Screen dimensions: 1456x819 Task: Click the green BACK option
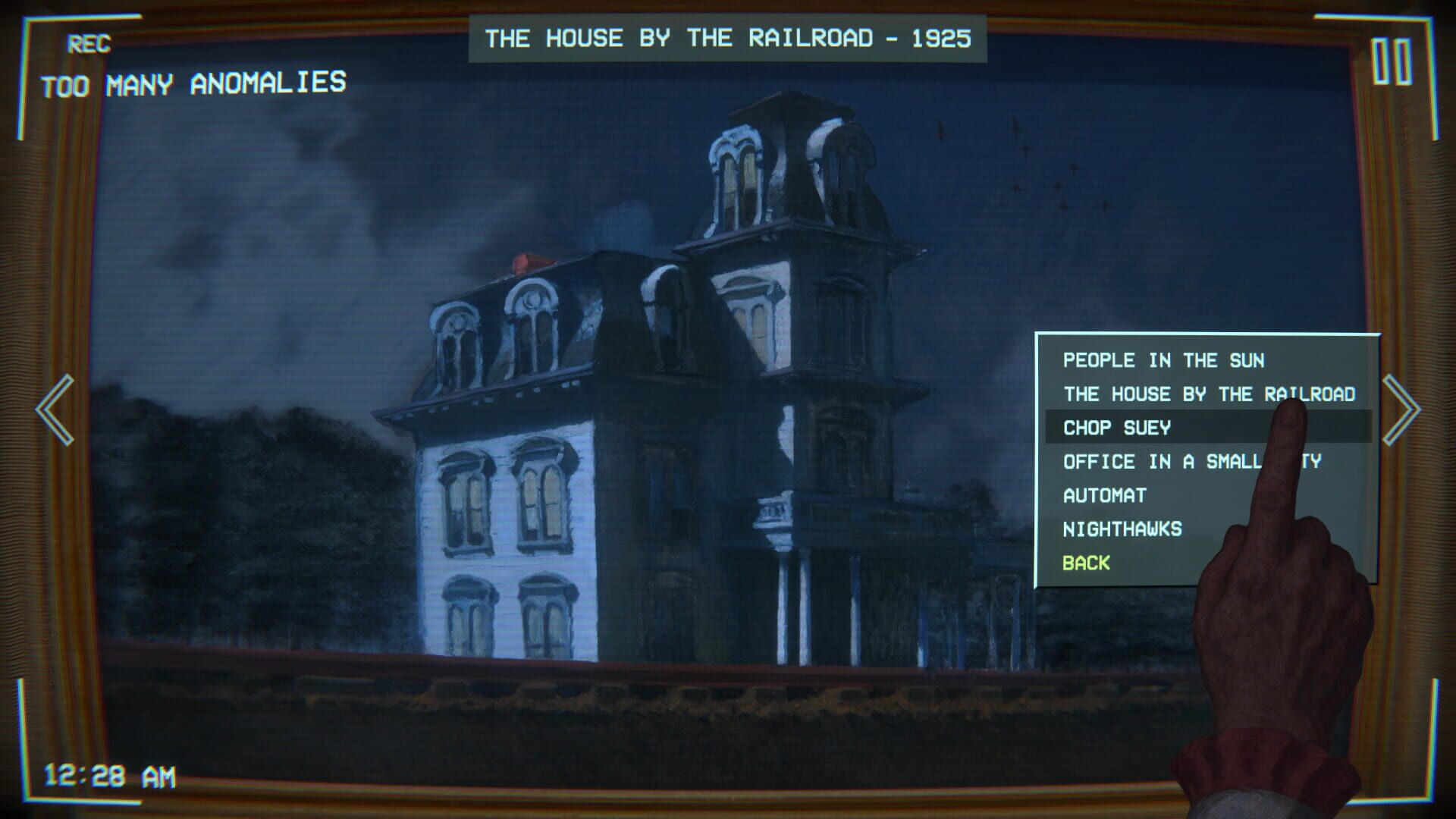coord(1086,563)
